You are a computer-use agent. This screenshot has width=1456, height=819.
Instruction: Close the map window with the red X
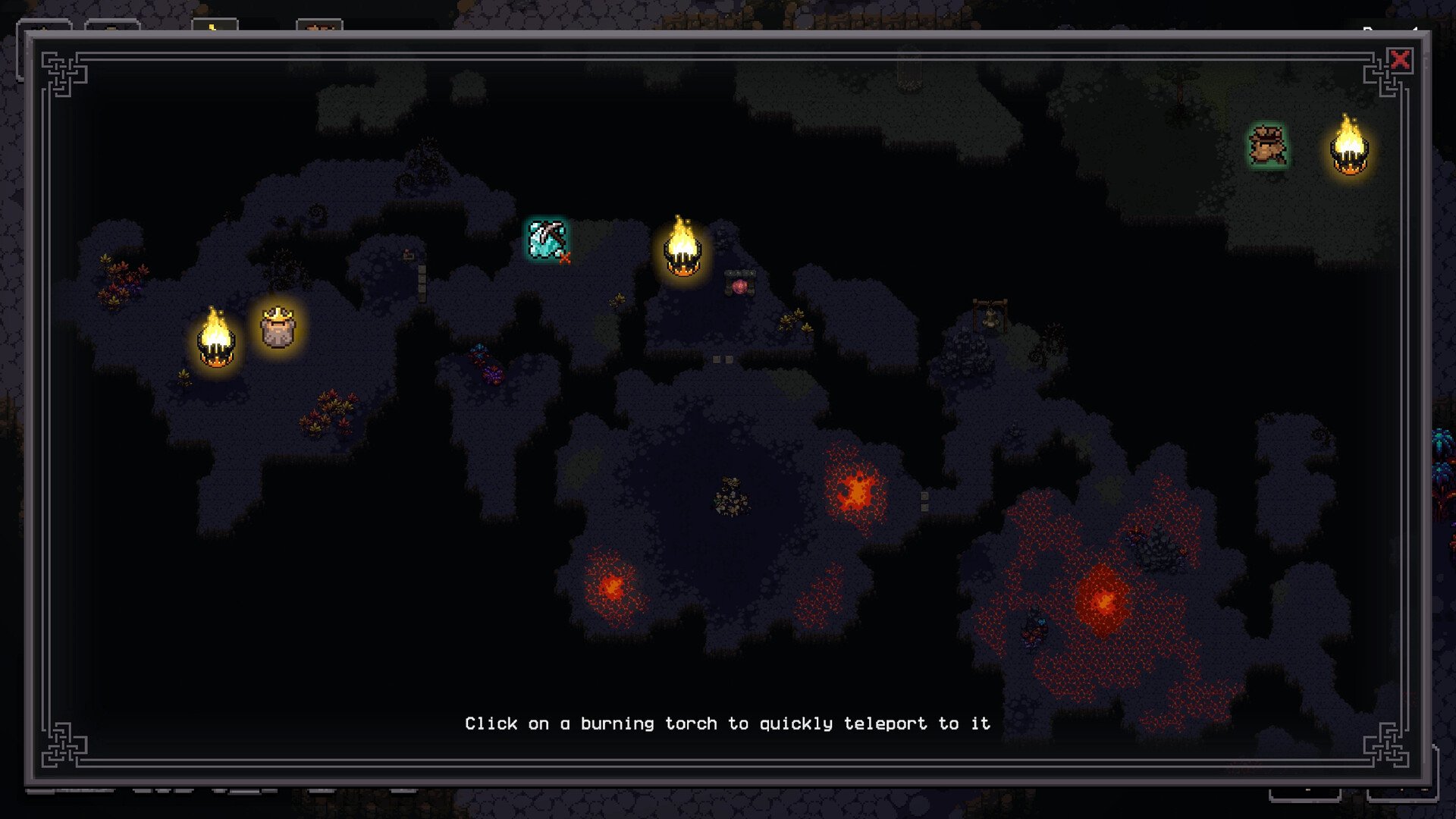click(x=1399, y=60)
